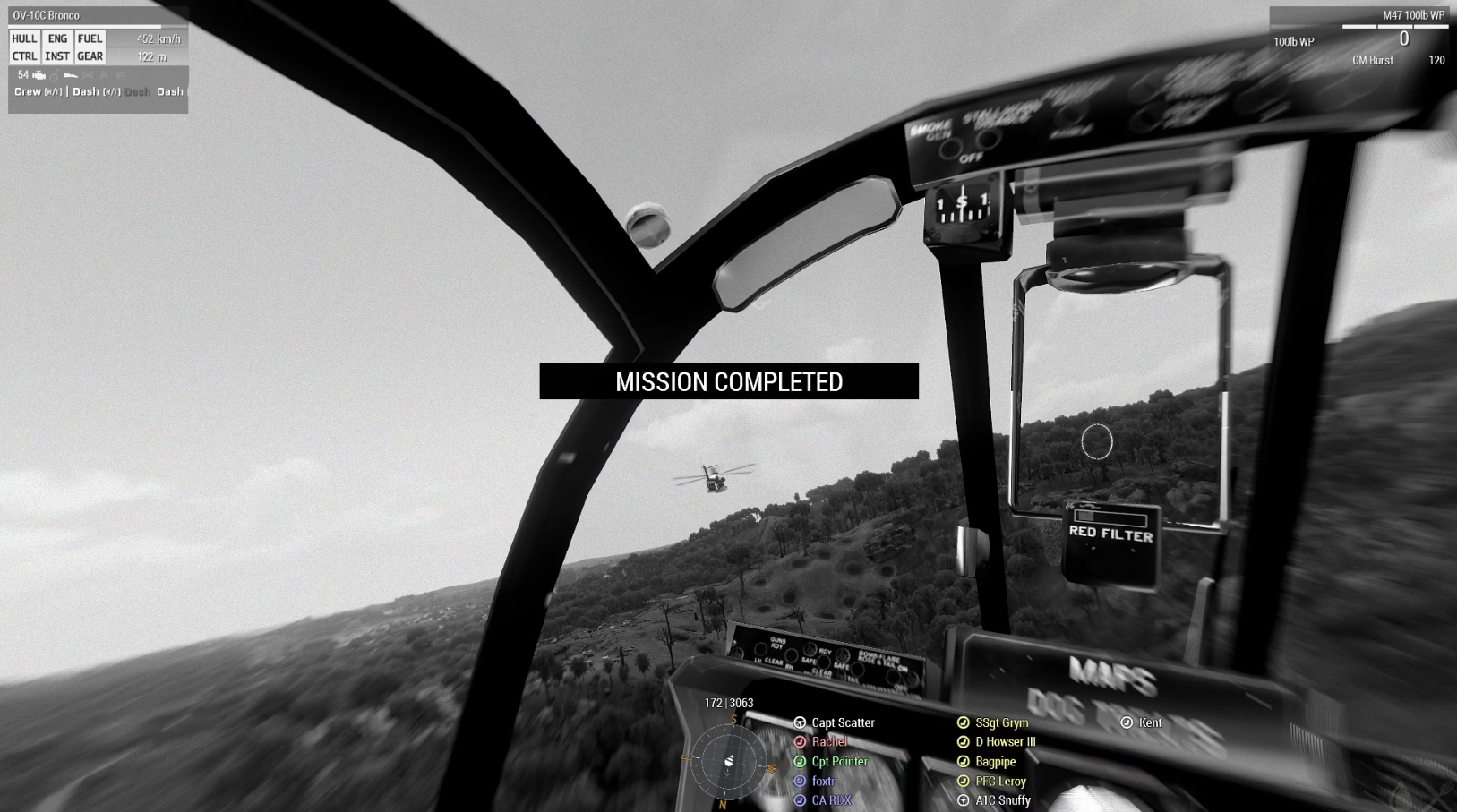Click the Mission Completed banner
Screen dimensions: 1457x812
pyautogui.click(x=729, y=381)
